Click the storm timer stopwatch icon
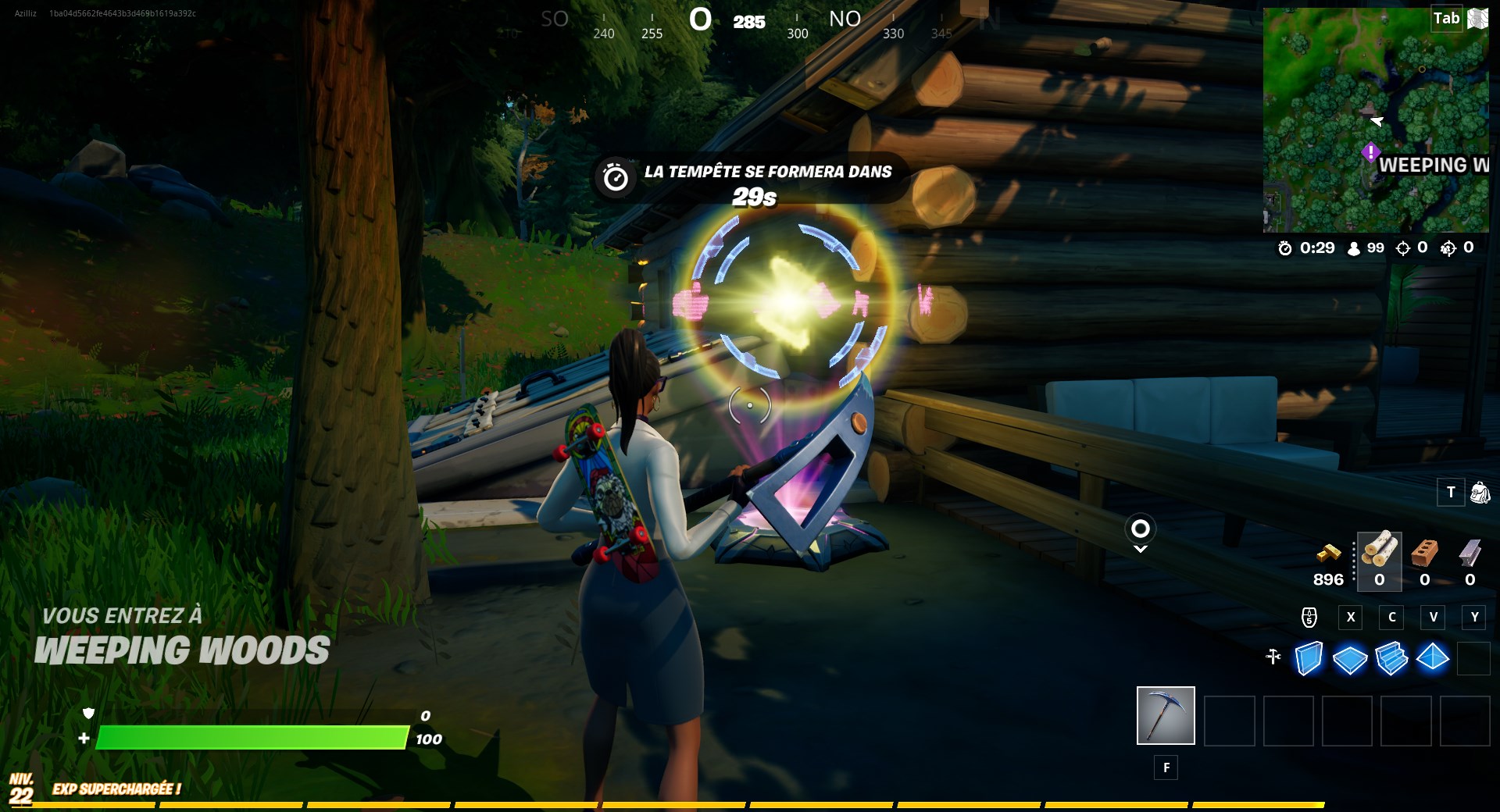Viewport: 1500px width, 812px height. 1284,248
